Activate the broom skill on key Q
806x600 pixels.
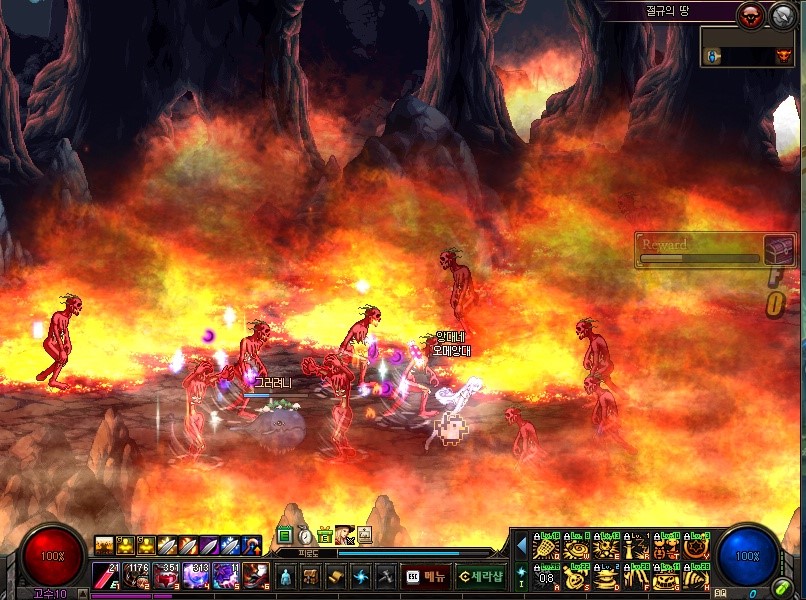546,547
